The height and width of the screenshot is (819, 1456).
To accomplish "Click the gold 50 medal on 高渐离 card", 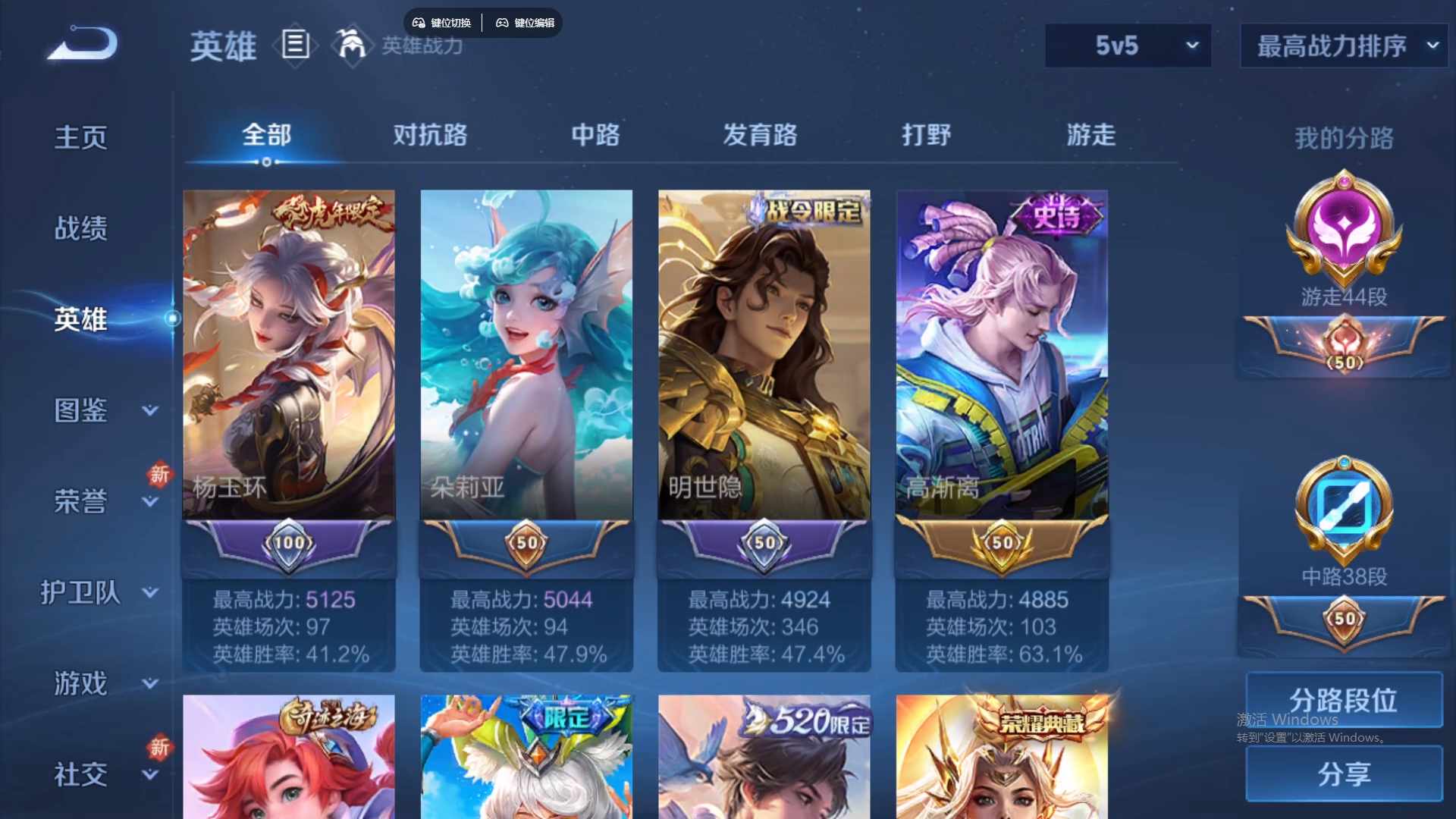I will coord(1001,542).
